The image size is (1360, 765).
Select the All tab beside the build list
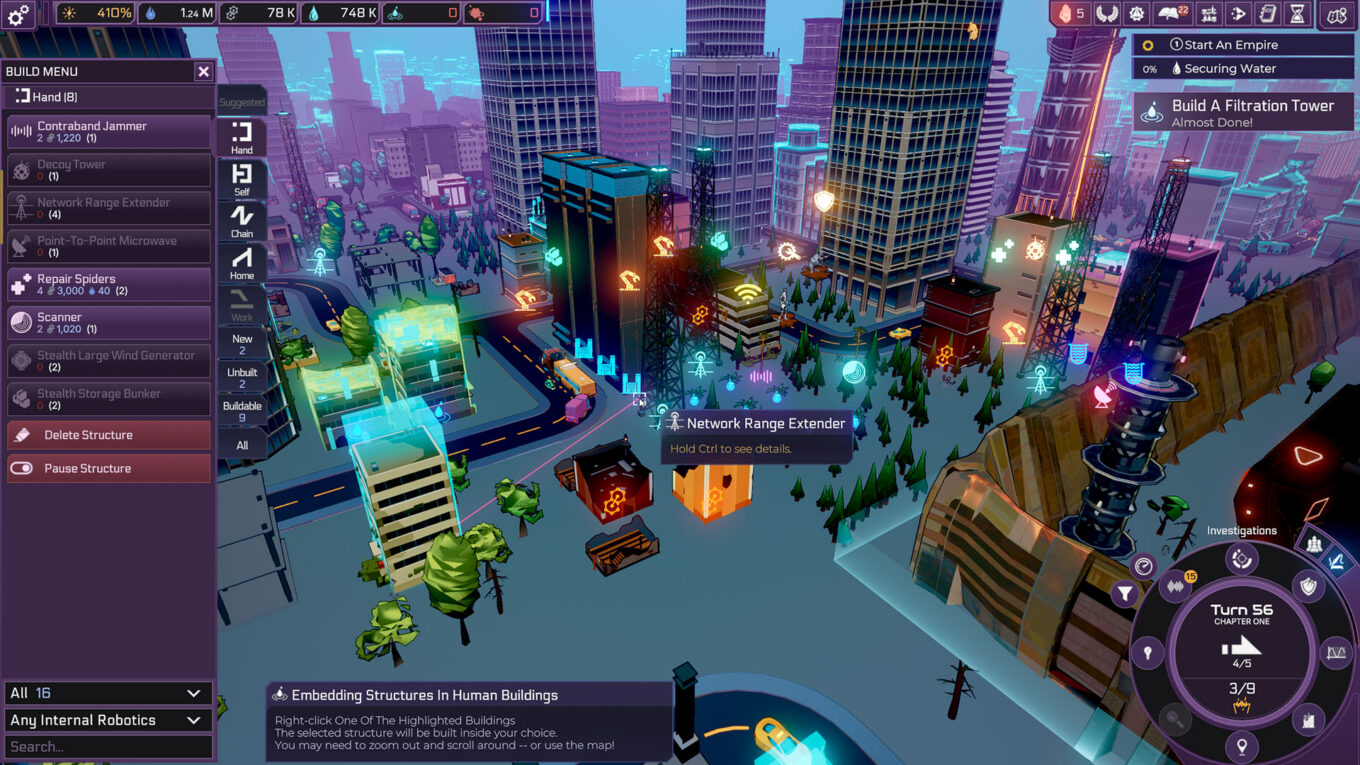tap(242, 445)
